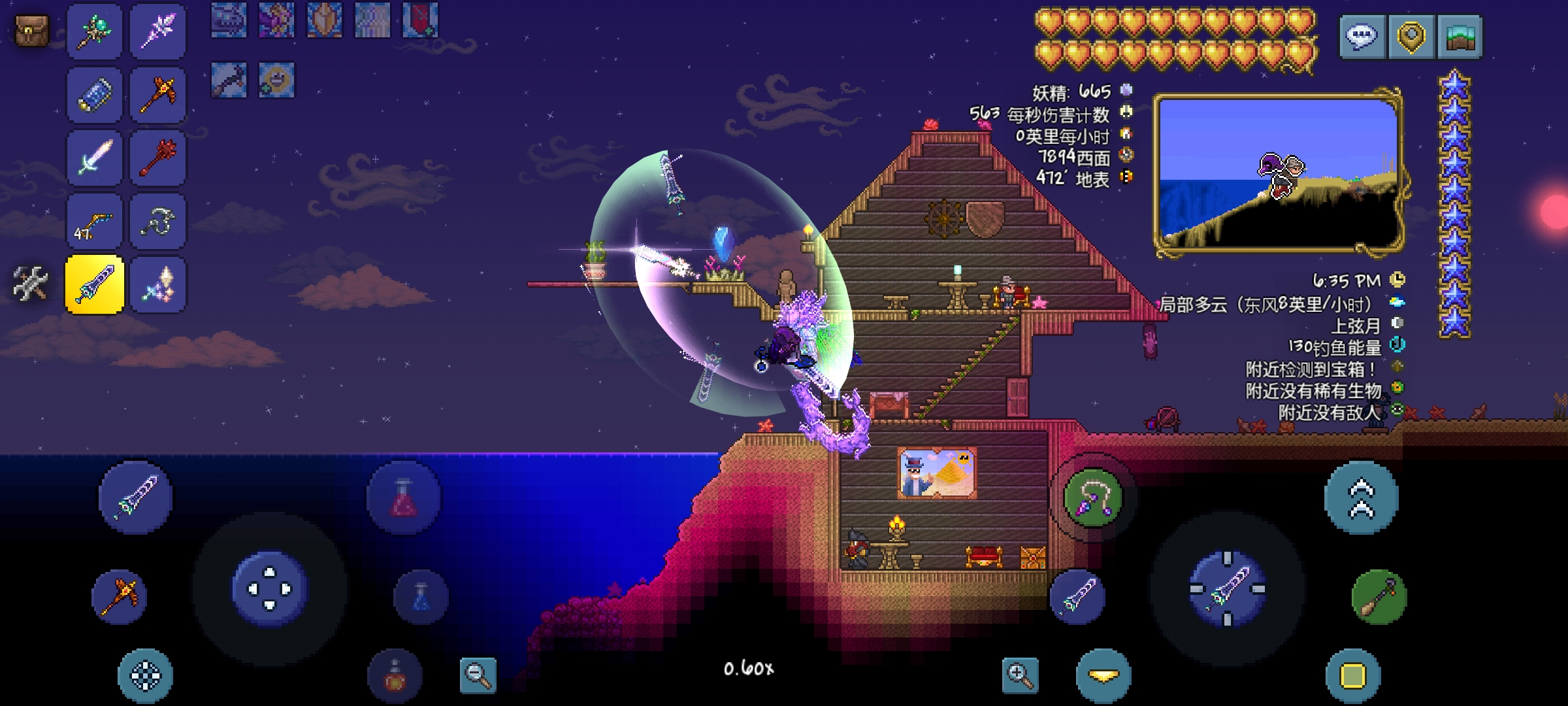1568x706 pixels.
Task: Zoom in with the plus magnifier
Action: [x=1021, y=675]
